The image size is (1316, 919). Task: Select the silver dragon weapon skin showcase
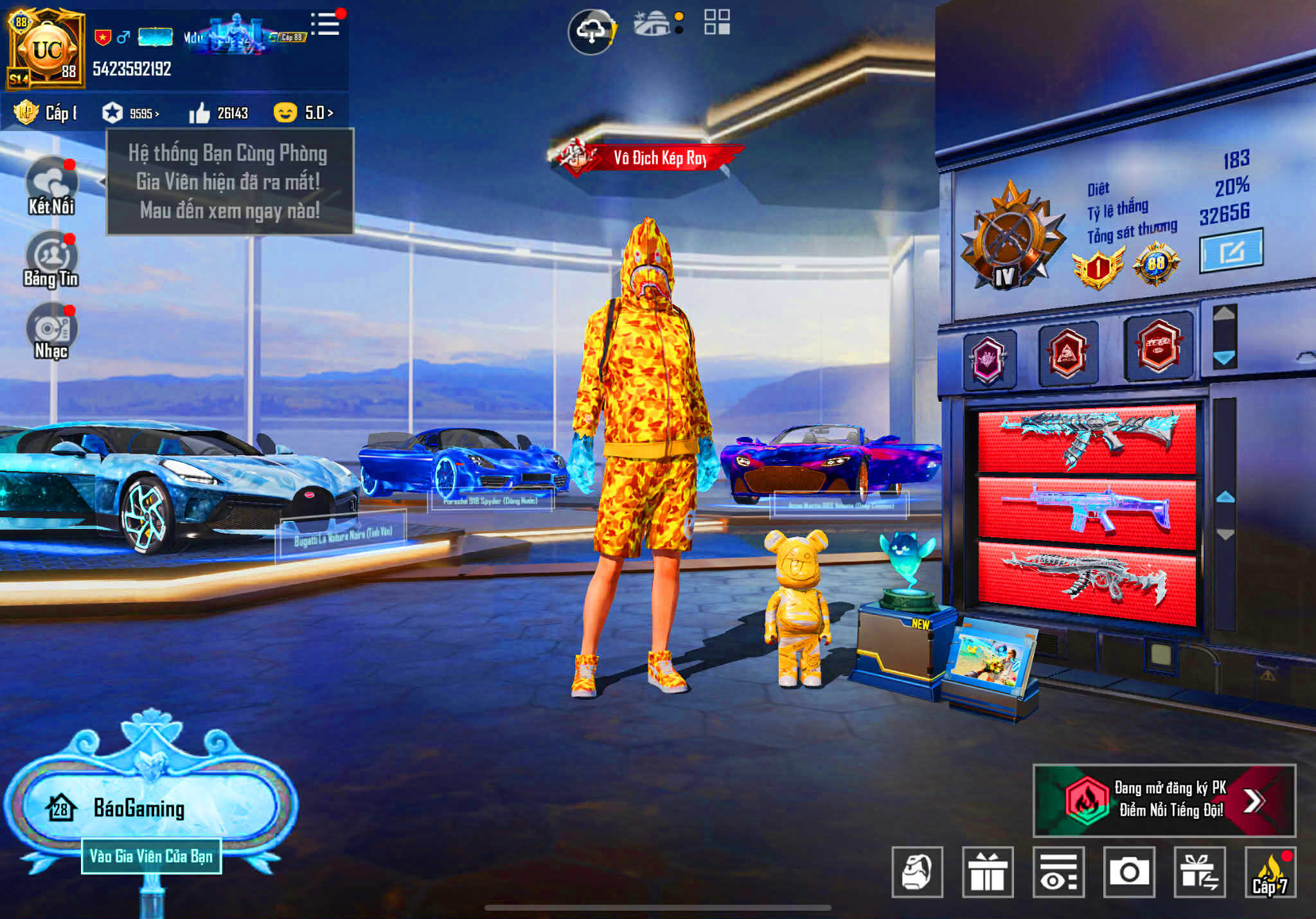point(1087,582)
